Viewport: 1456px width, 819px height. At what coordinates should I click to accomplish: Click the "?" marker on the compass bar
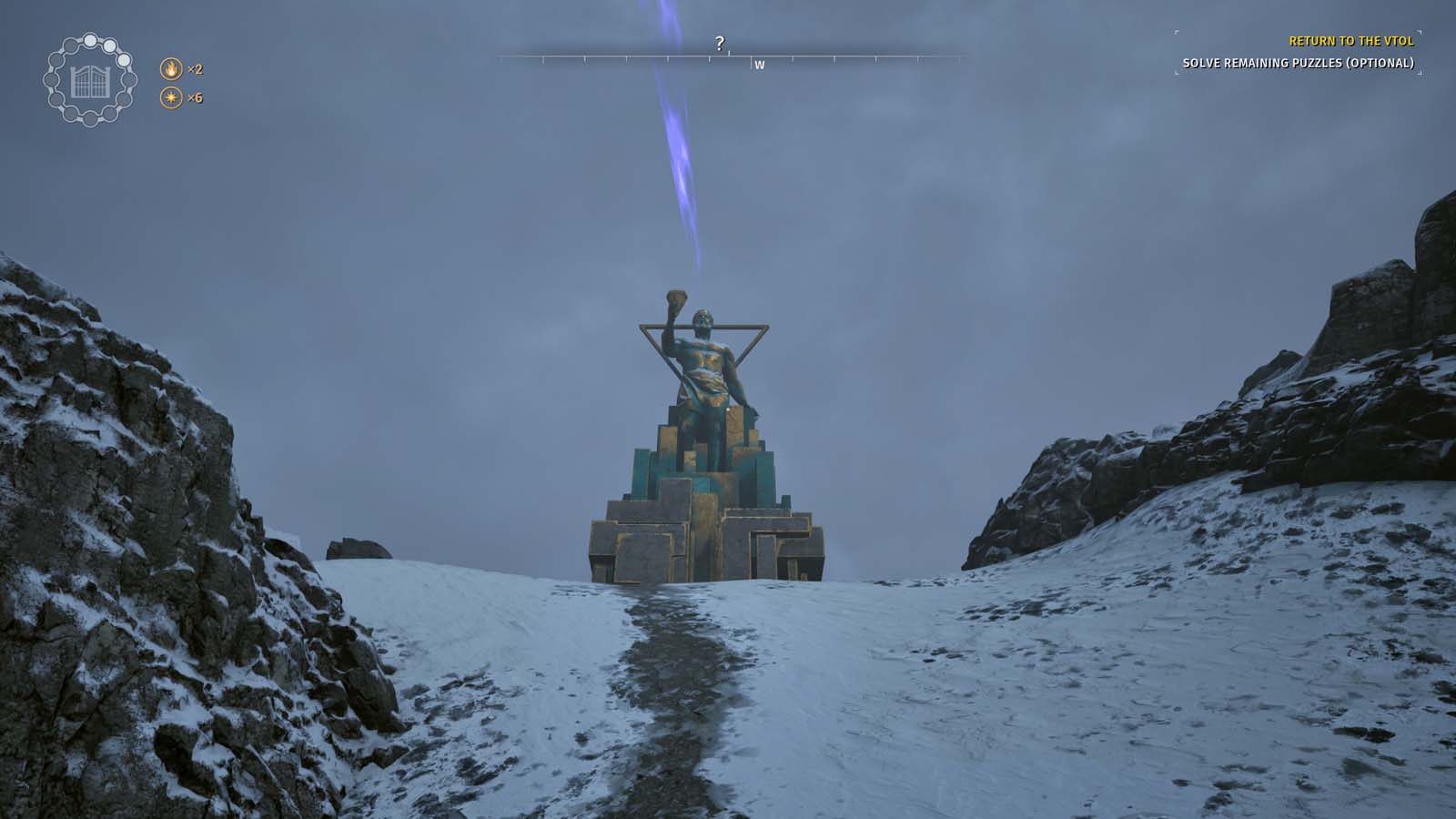722,42
